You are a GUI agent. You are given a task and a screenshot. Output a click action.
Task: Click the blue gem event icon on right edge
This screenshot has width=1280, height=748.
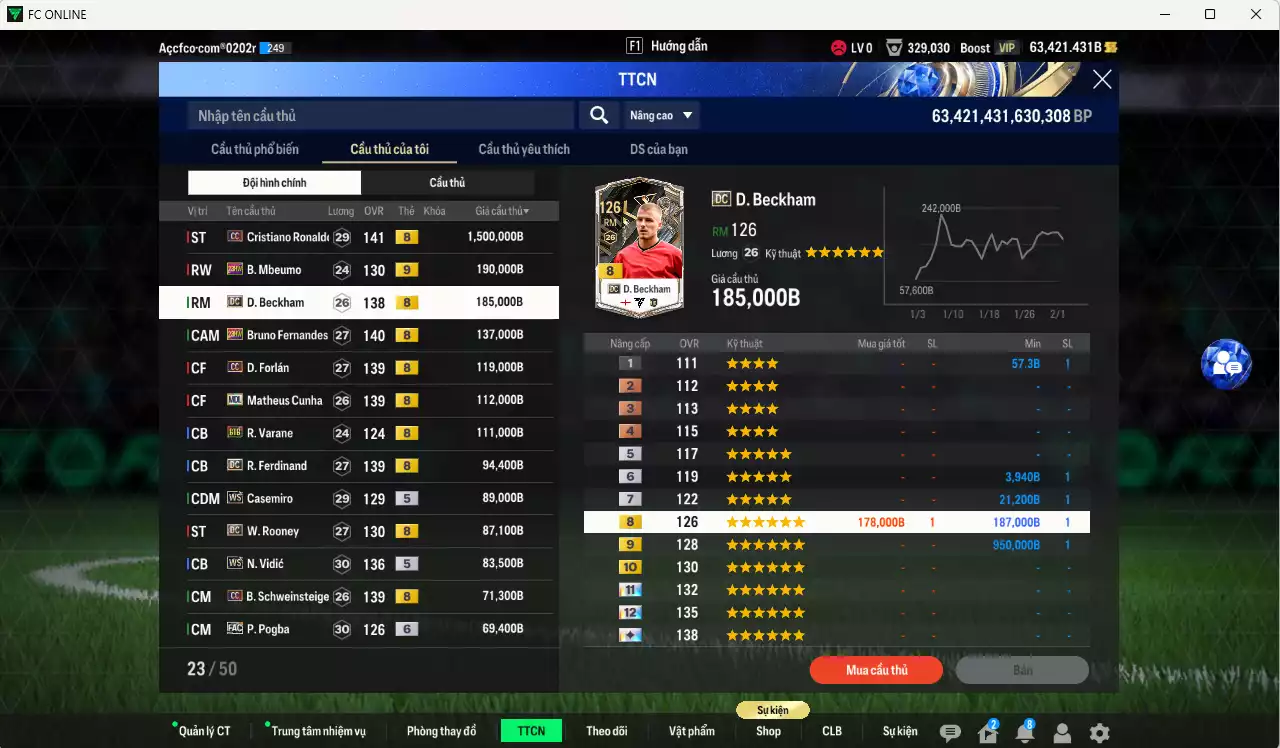click(1226, 365)
